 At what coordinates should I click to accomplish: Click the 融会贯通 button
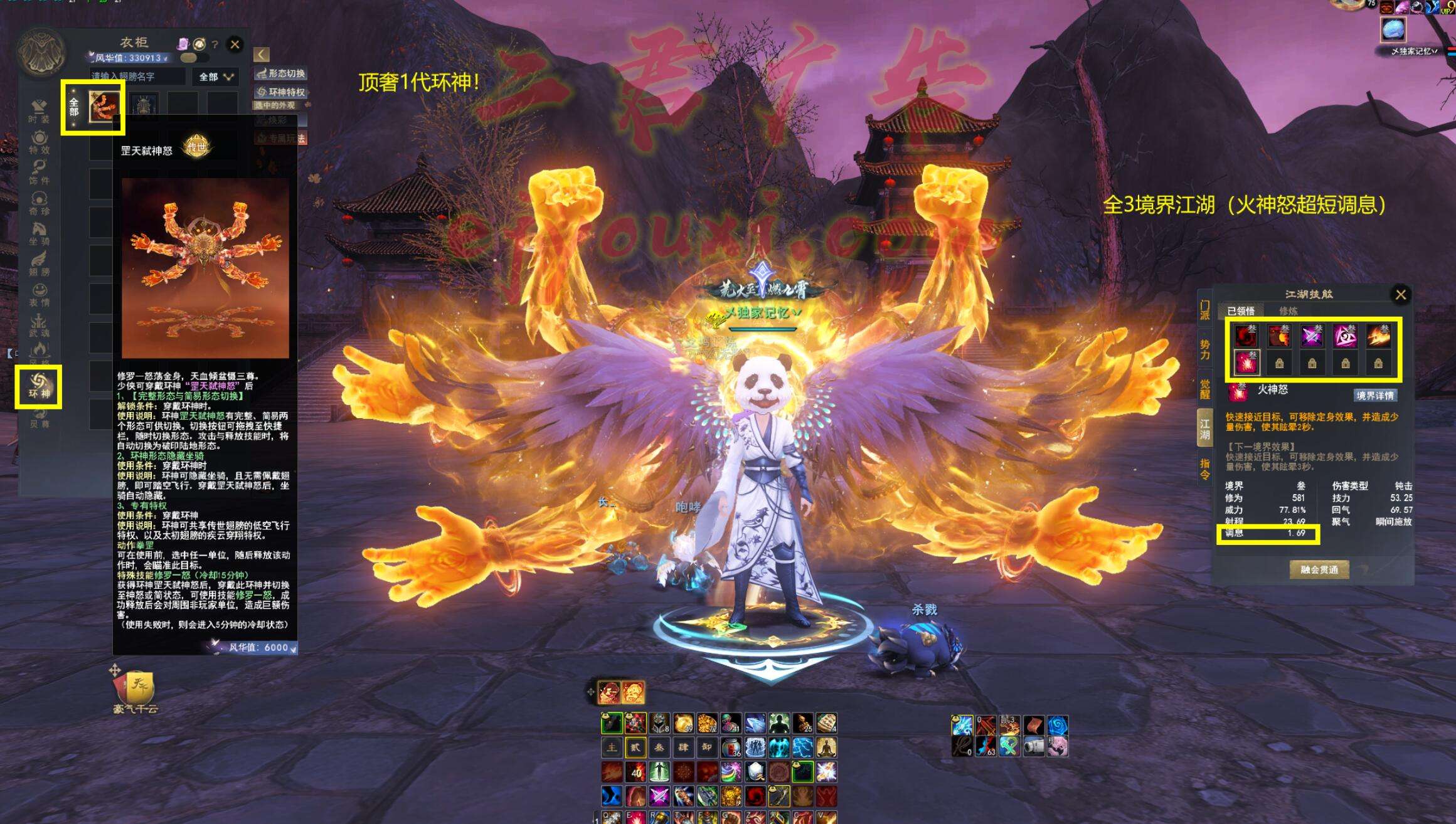(x=1319, y=569)
